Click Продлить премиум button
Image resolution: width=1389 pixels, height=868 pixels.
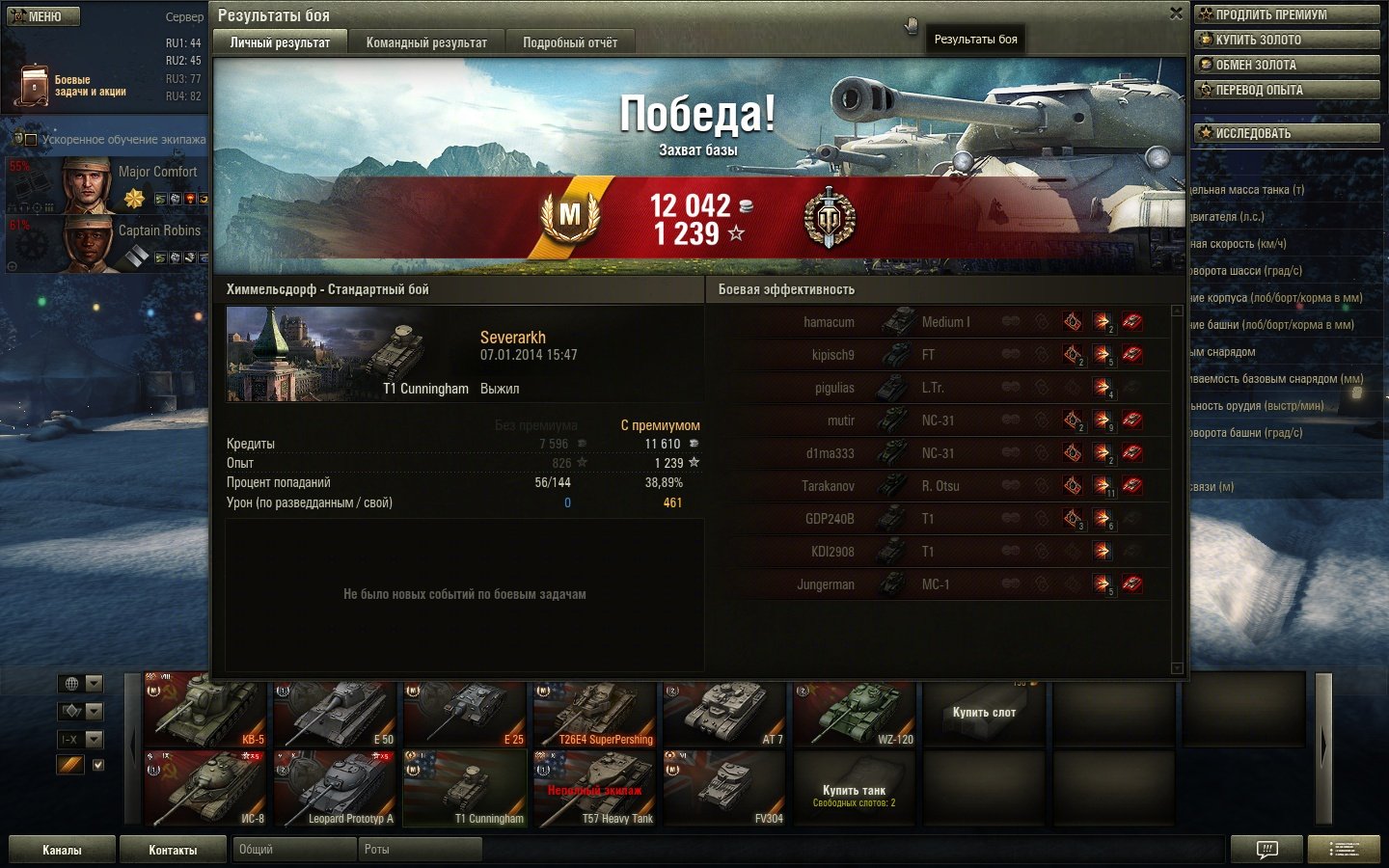tap(1287, 14)
